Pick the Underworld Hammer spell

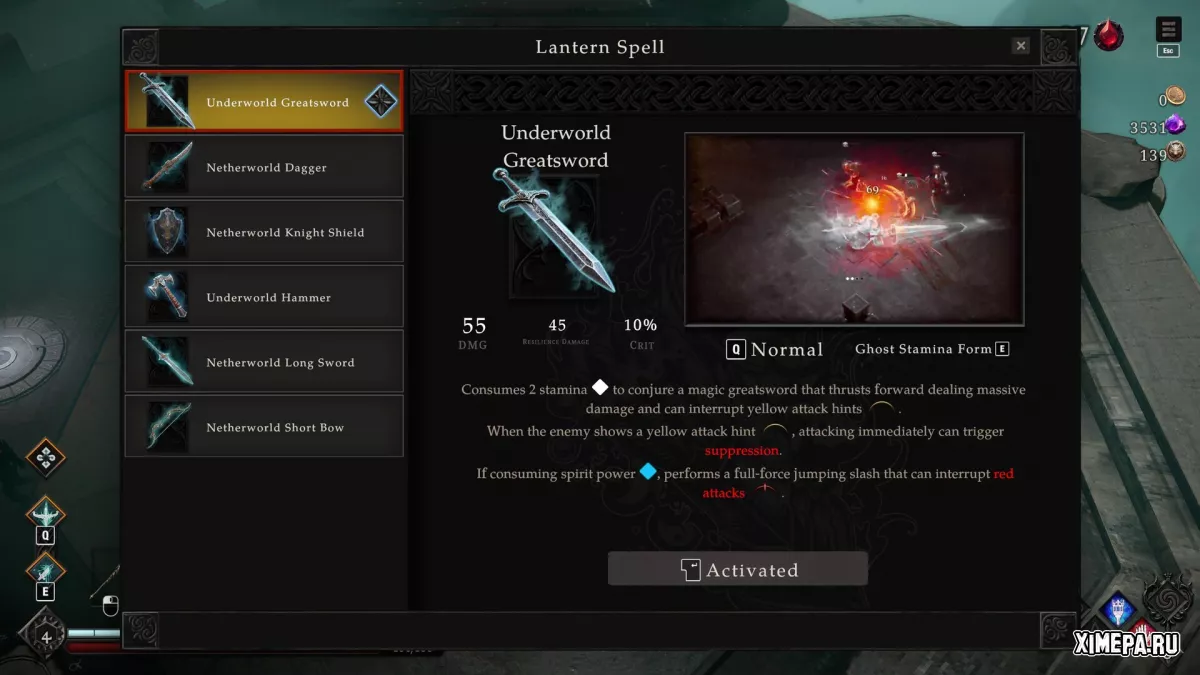[264, 297]
